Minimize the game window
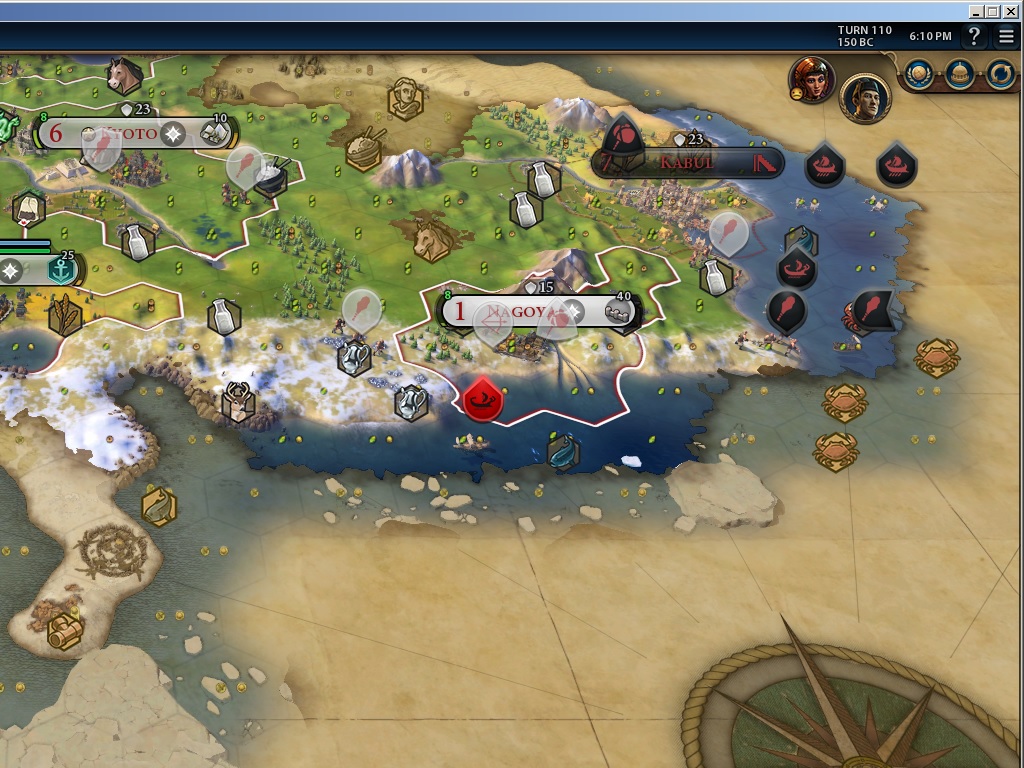This screenshot has height=768, width=1024. click(976, 11)
